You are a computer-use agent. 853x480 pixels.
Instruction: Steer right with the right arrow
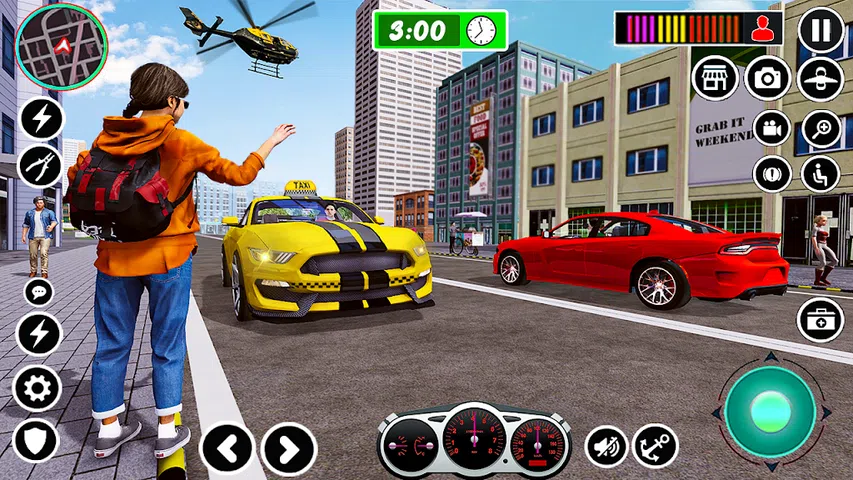click(289, 449)
